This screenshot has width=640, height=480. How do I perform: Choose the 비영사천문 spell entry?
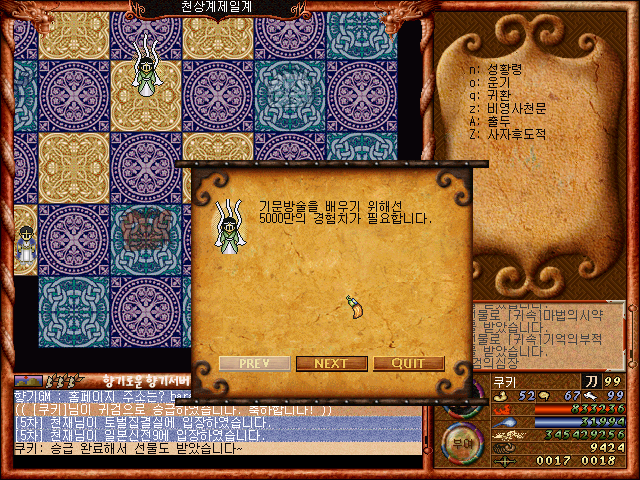[520, 108]
